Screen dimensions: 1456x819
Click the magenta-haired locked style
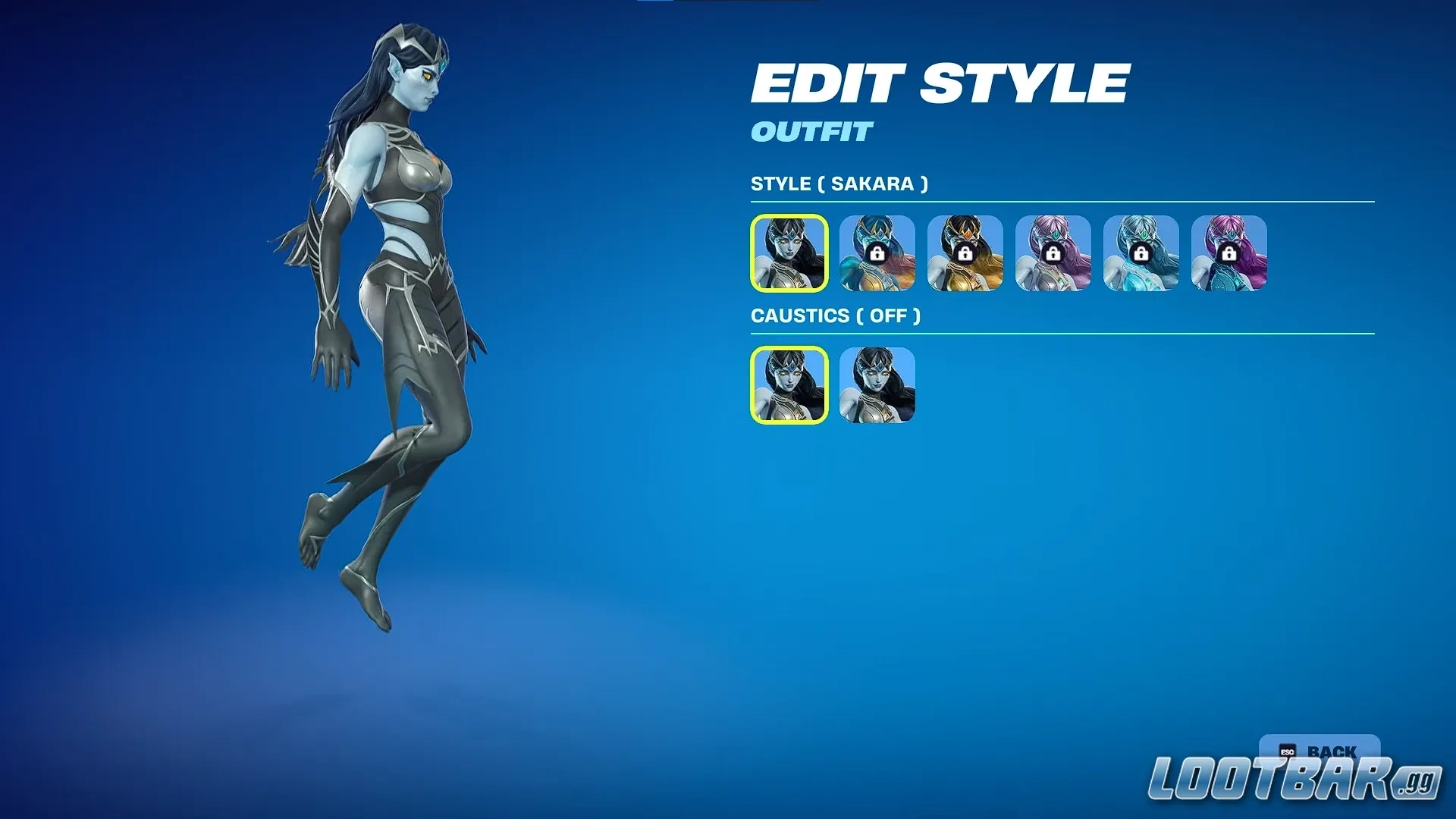tap(1228, 254)
